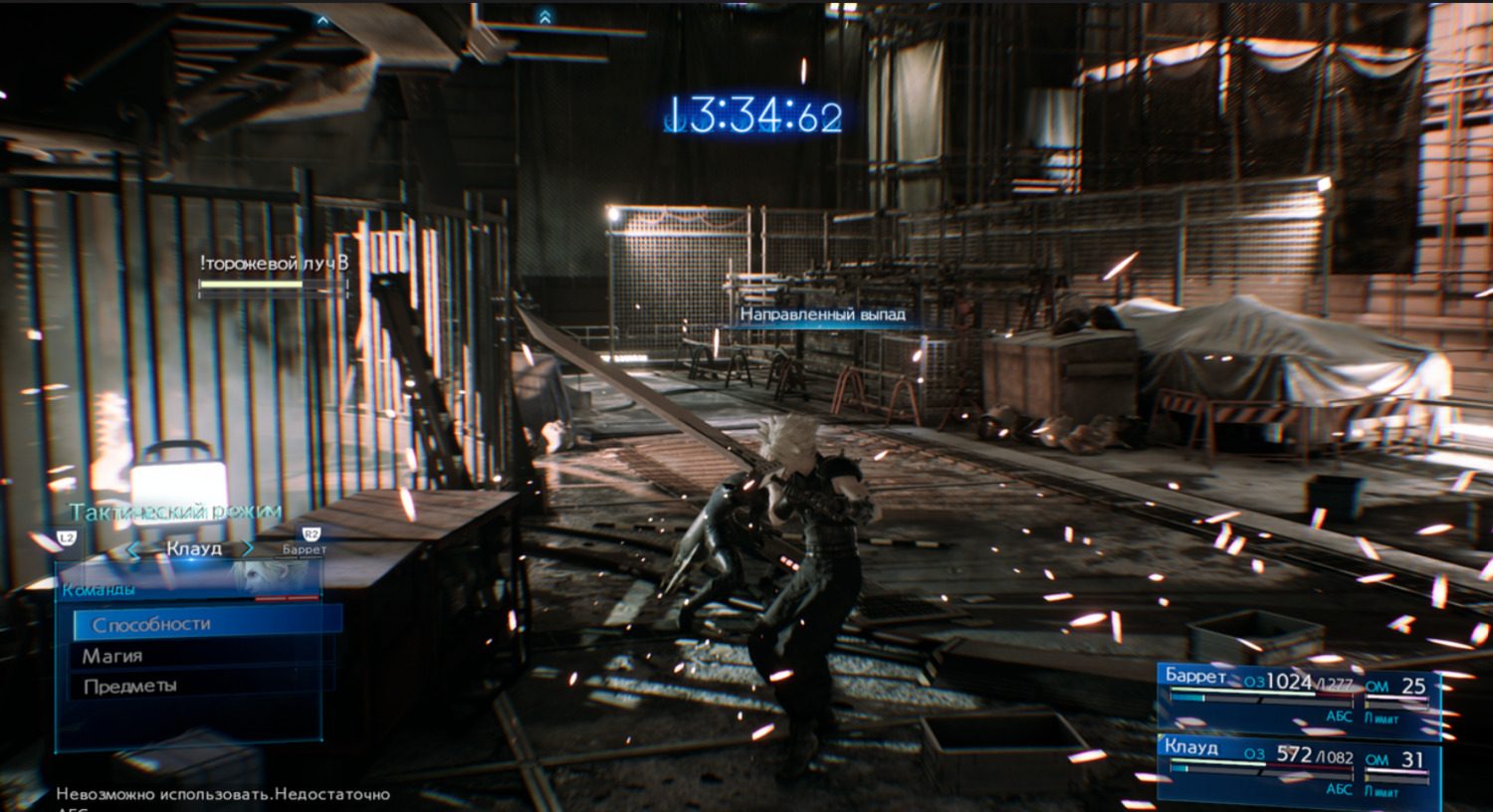Click the left arrow beside Клауд
1493x812 pixels.
pos(134,548)
